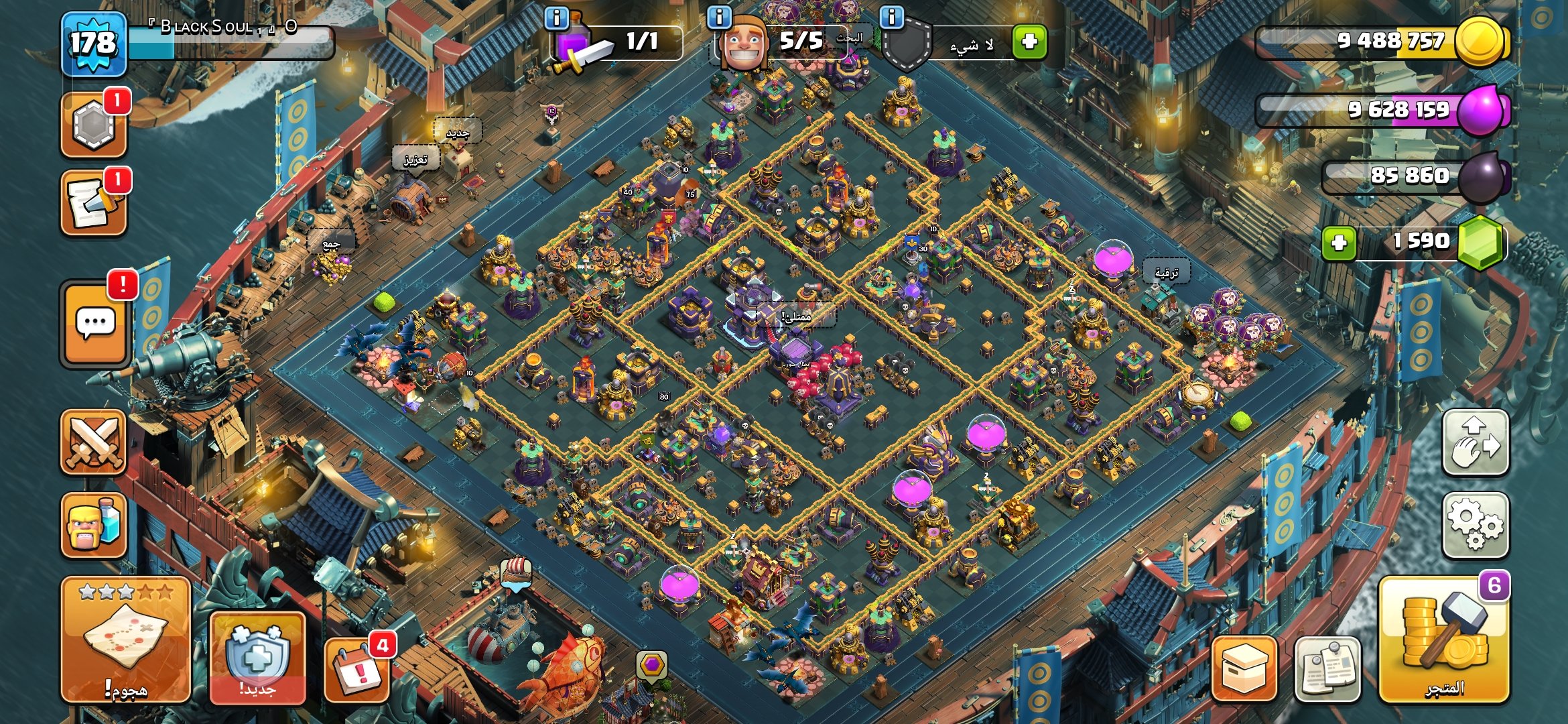The width and height of the screenshot is (1568, 724).
Task: Open the barbarian army training button
Action: click(94, 525)
